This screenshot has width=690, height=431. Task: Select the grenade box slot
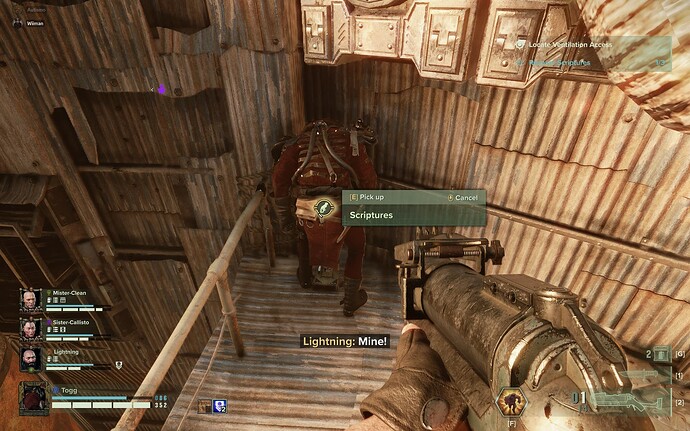(x=661, y=353)
